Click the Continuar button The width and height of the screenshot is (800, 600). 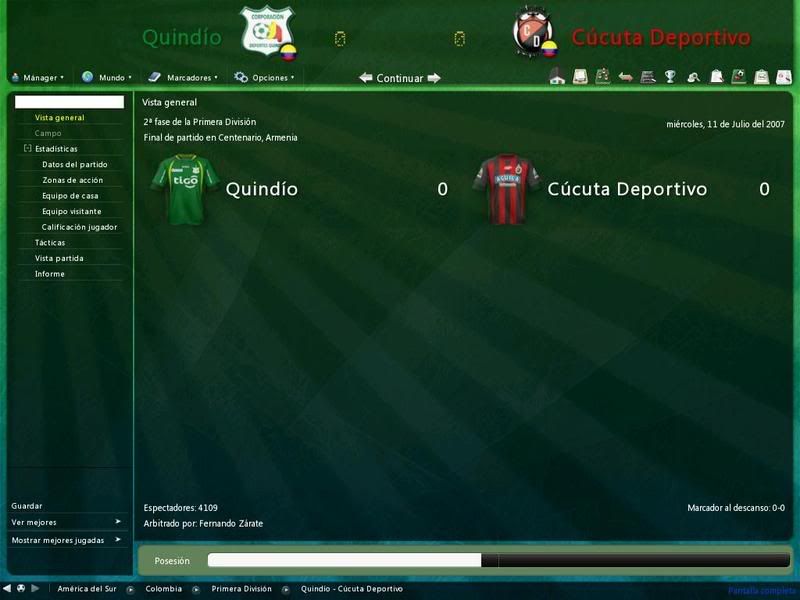pyautogui.click(x=399, y=78)
